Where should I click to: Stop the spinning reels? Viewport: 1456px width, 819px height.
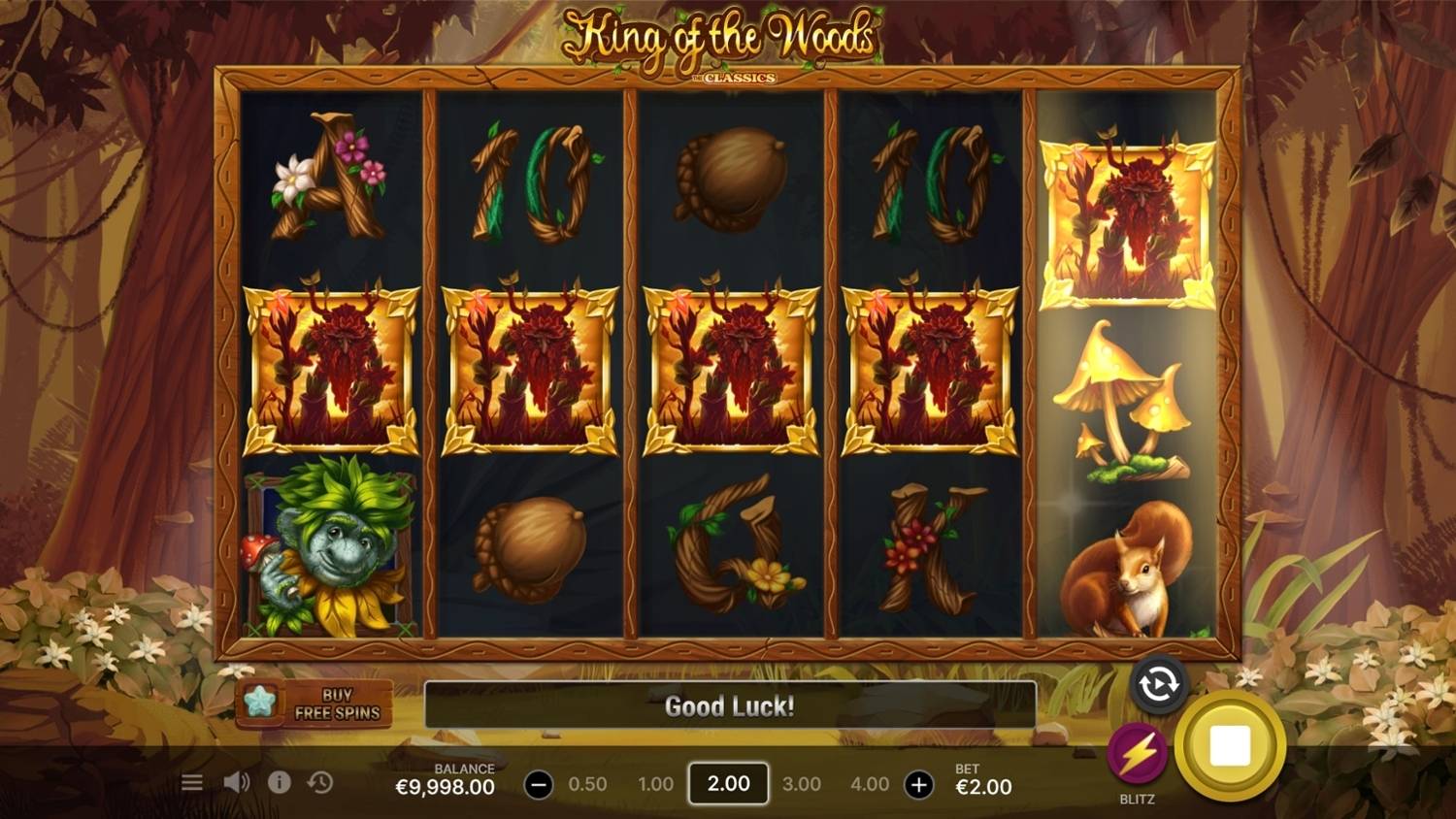click(1230, 745)
